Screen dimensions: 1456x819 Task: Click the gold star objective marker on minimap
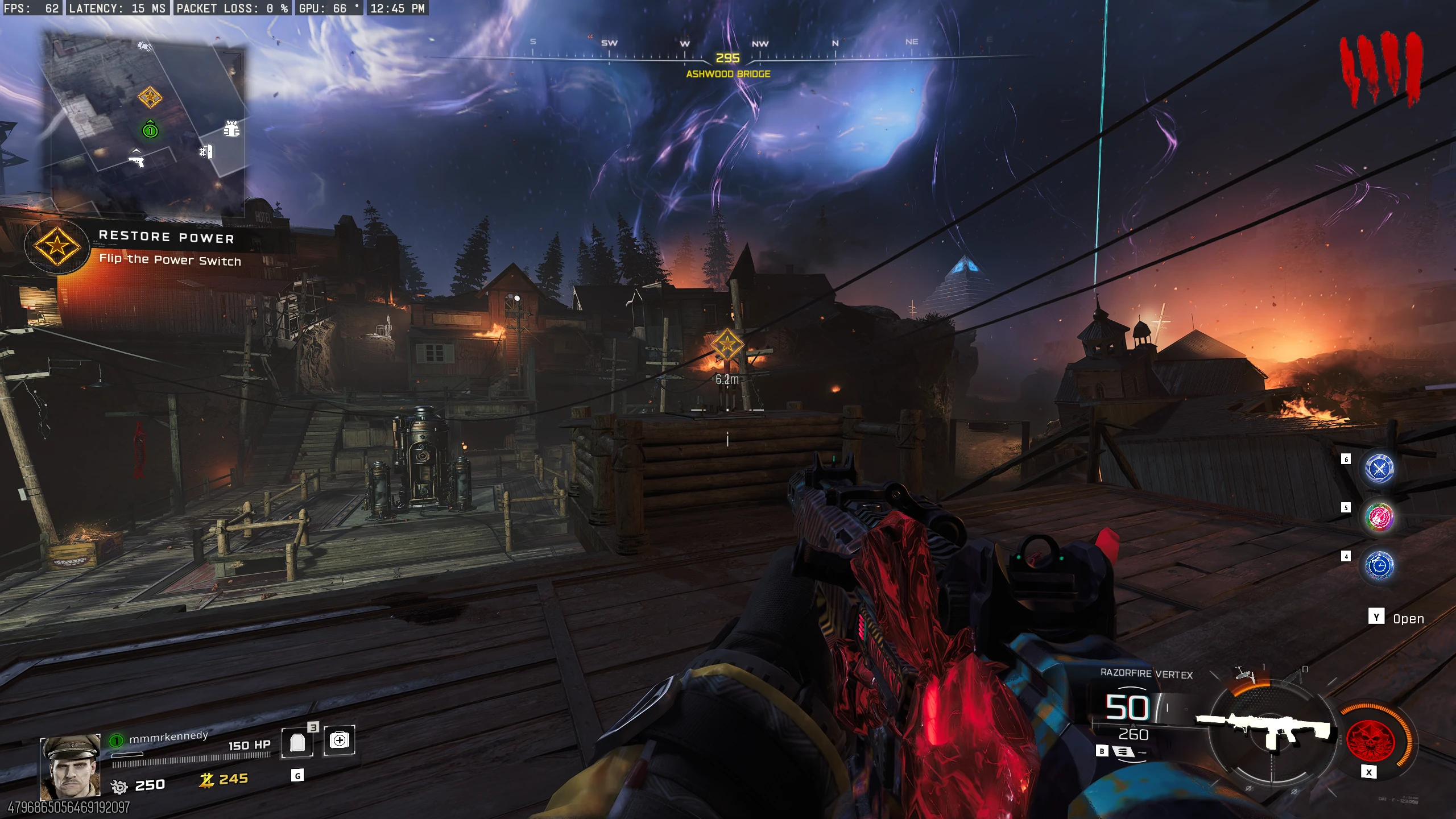click(150, 97)
